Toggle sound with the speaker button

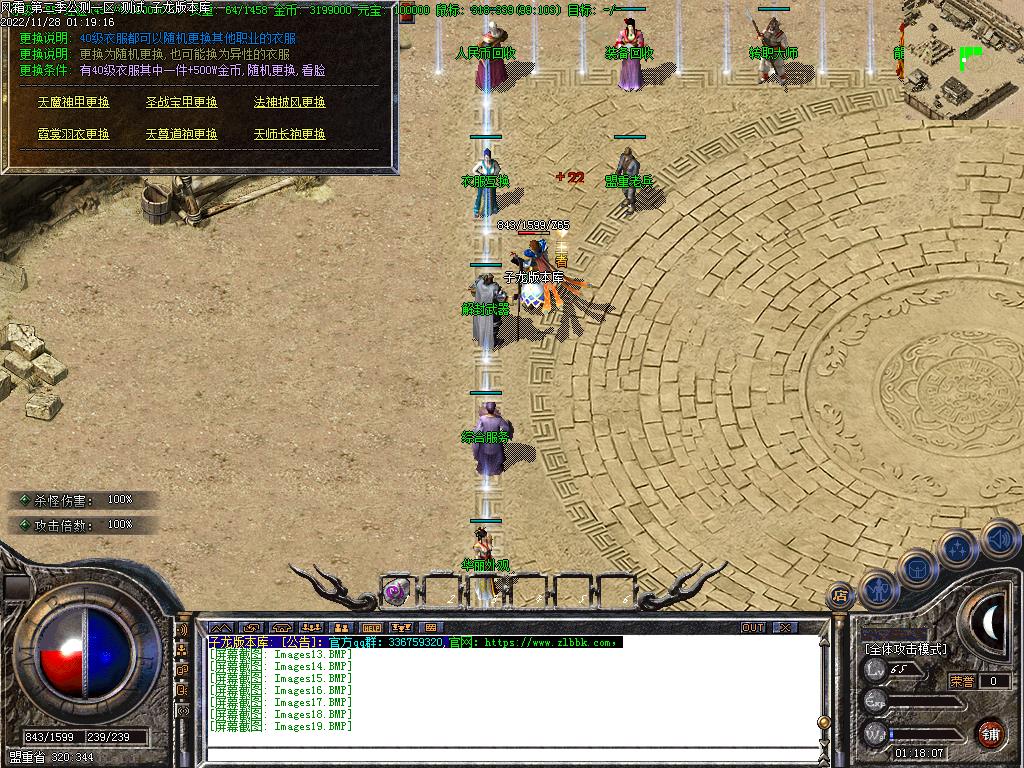tap(999, 538)
